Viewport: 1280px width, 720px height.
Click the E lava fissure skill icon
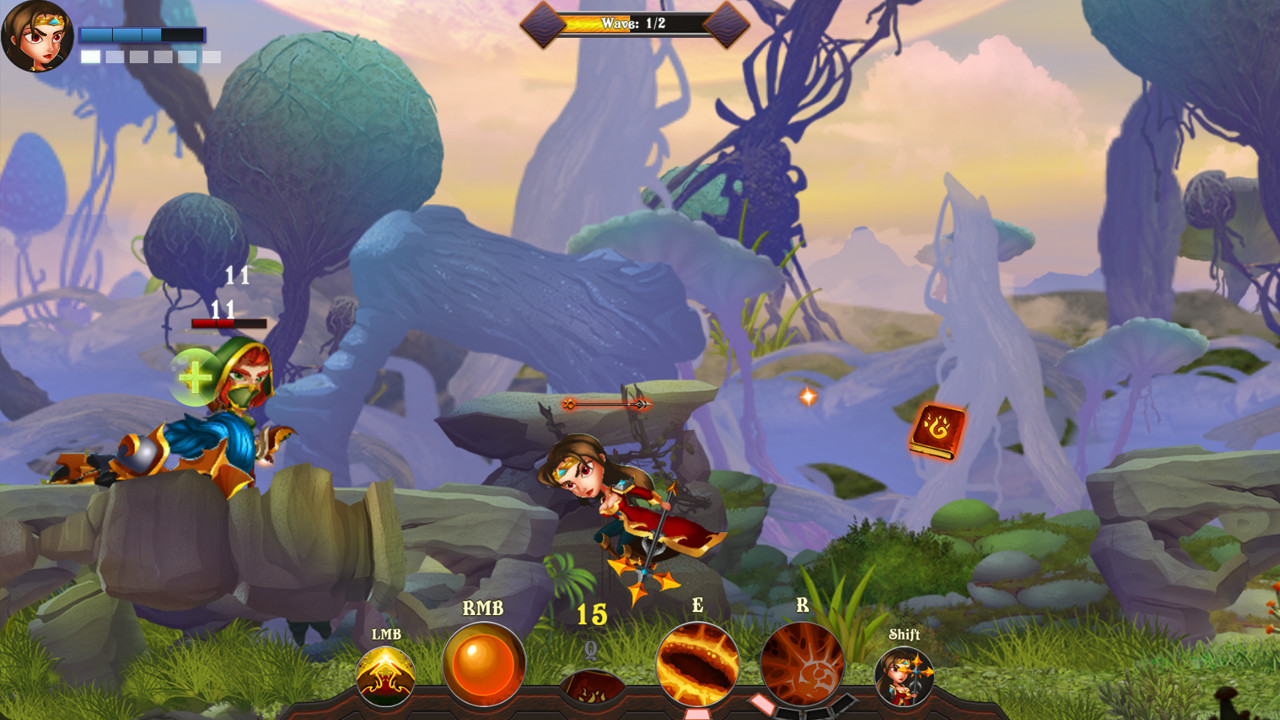[698, 666]
